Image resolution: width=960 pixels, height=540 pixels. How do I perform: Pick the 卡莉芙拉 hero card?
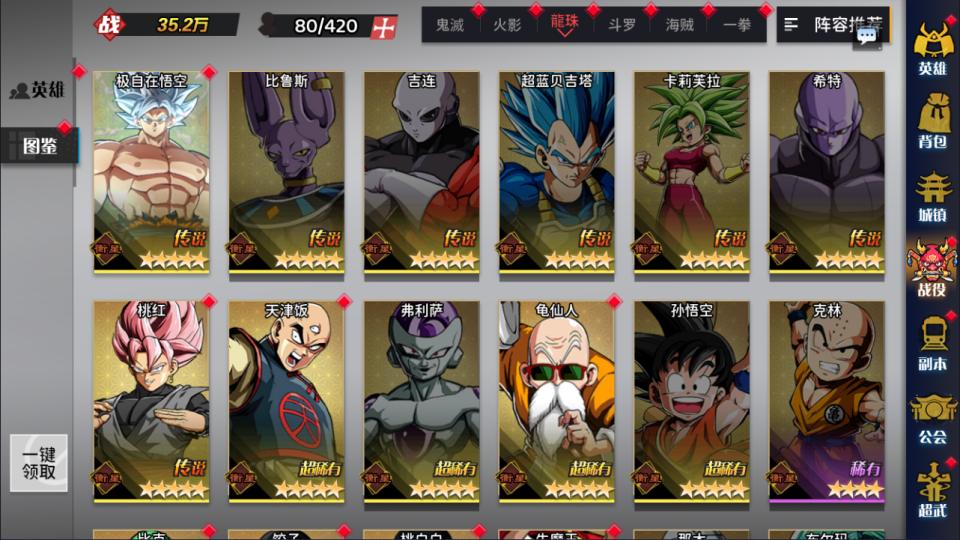coord(691,172)
